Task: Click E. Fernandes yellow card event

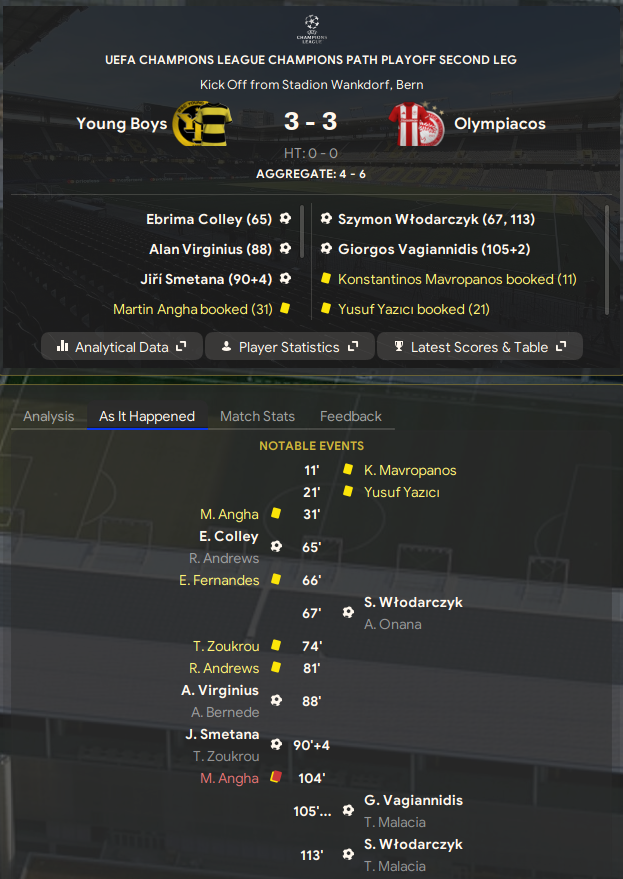Action: (x=219, y=580)
